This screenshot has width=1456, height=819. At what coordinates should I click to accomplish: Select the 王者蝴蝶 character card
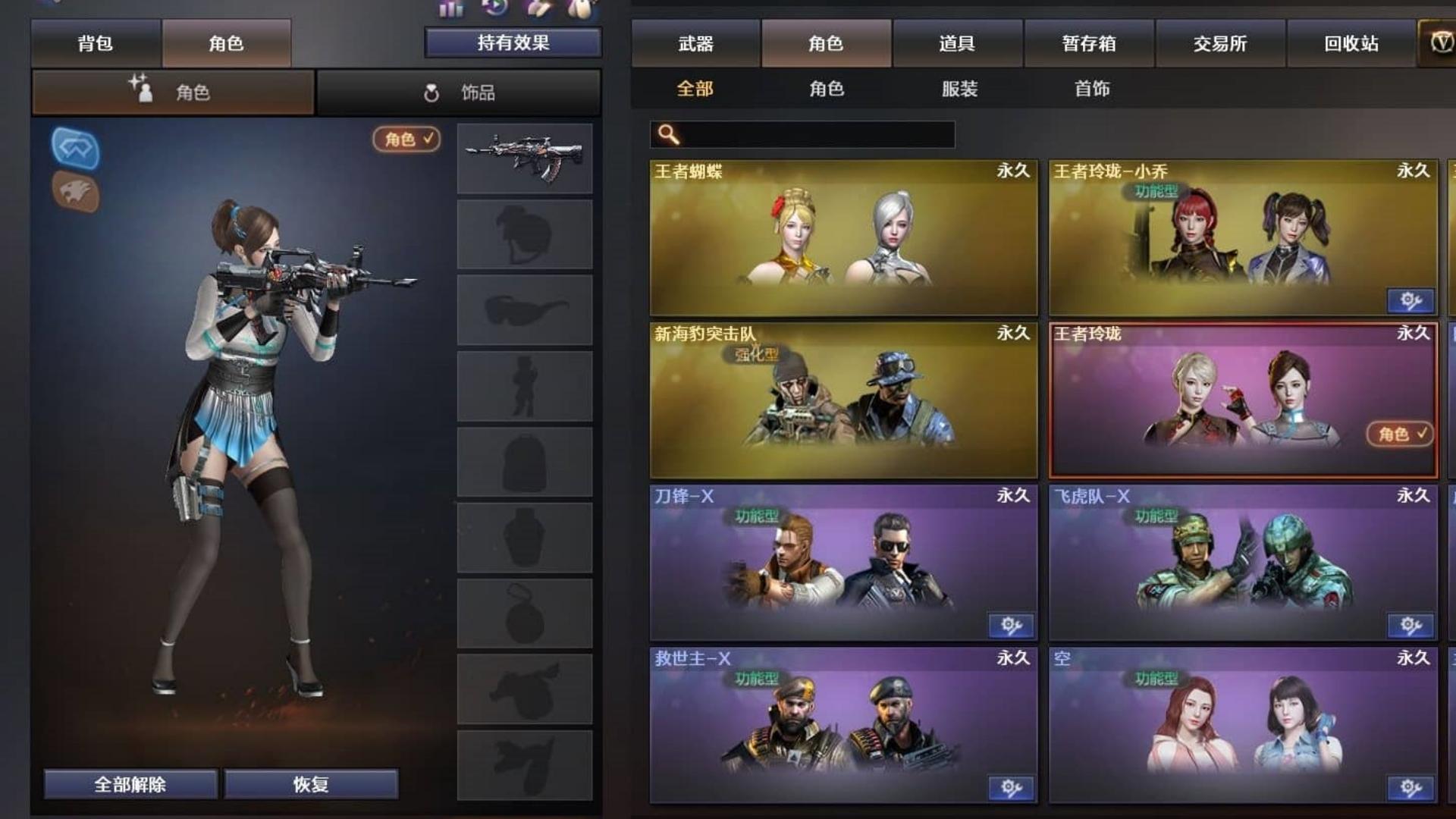coord(843,237)
